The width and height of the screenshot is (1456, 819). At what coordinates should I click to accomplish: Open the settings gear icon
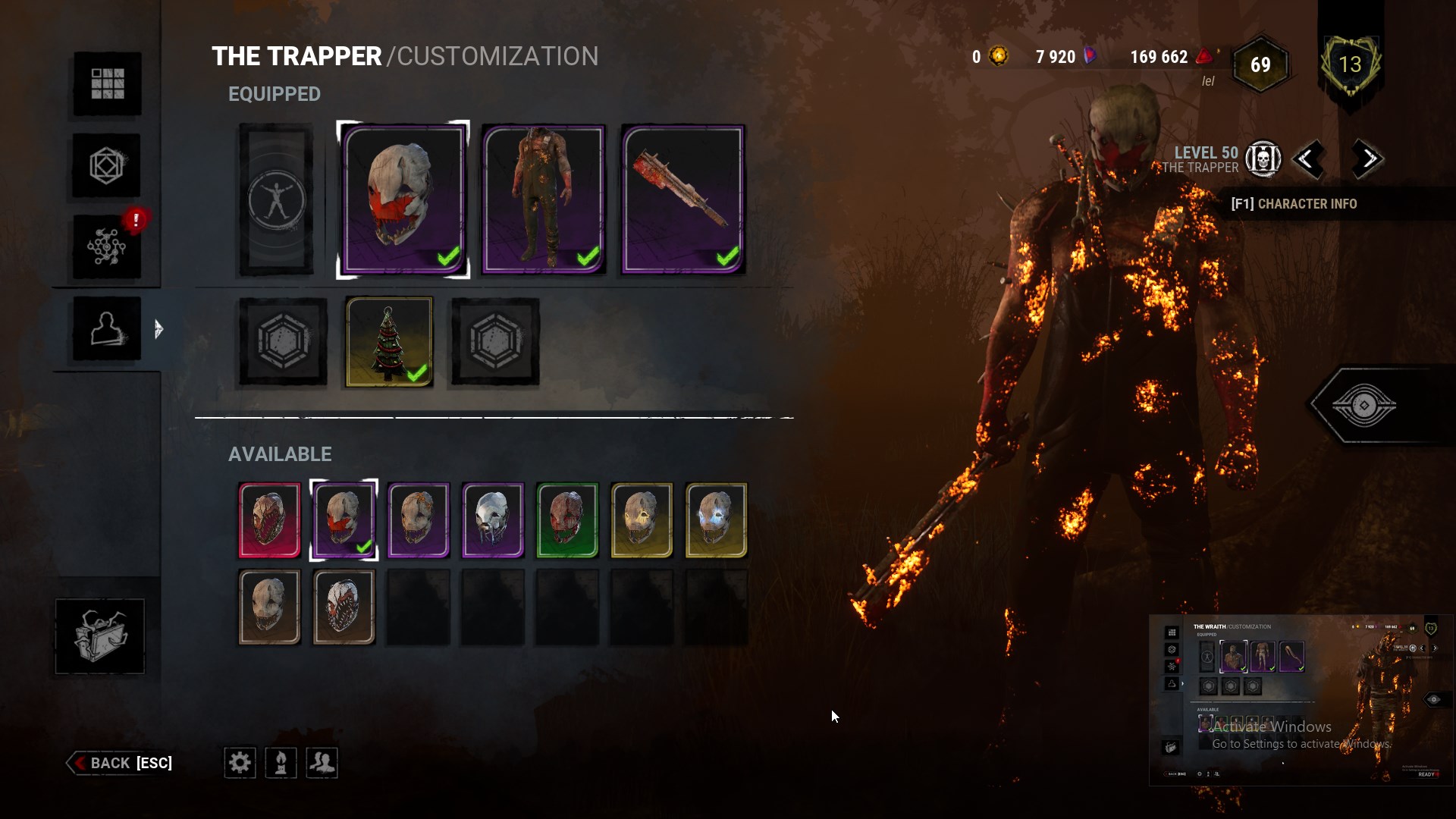[240, 763]
